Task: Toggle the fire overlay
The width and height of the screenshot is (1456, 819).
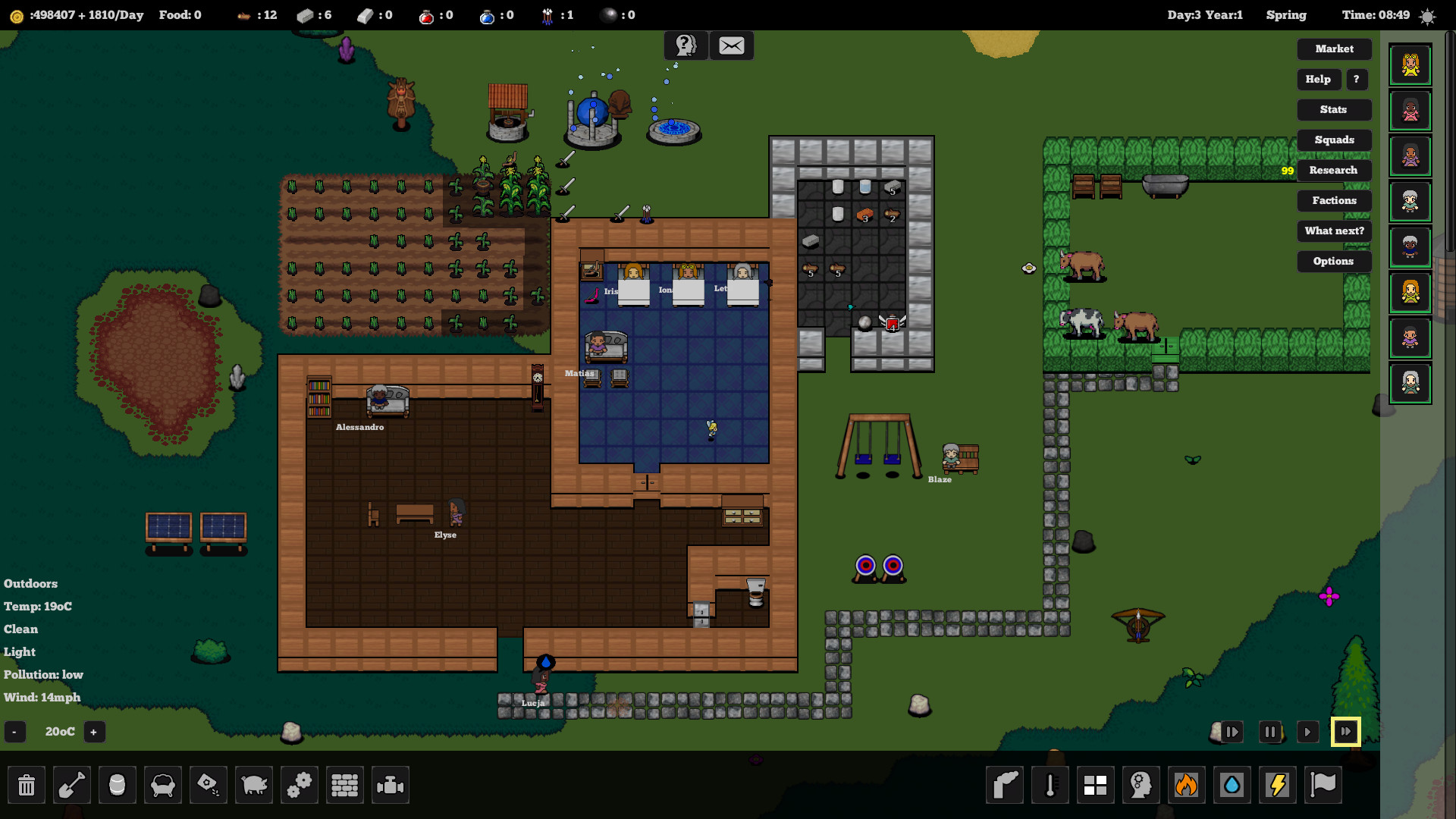Action: coord(1187,785)
